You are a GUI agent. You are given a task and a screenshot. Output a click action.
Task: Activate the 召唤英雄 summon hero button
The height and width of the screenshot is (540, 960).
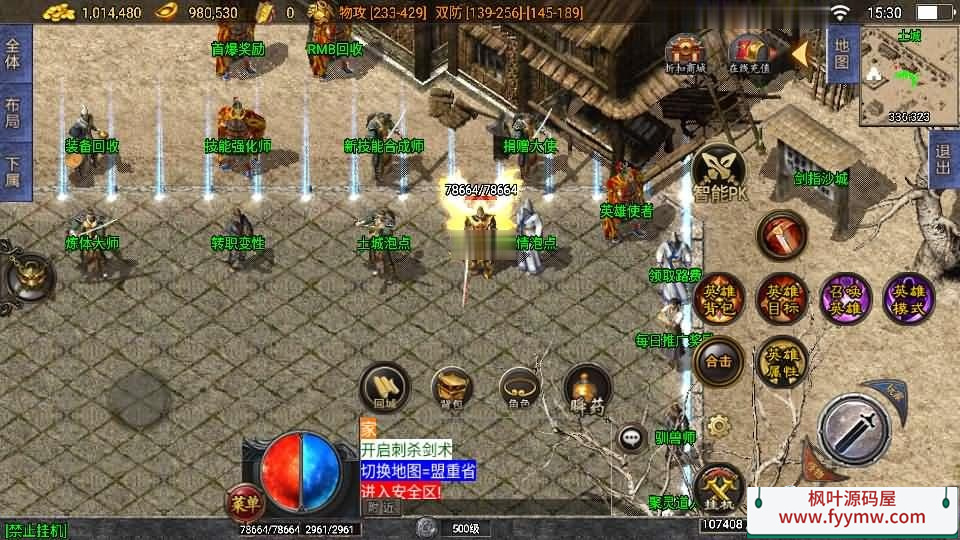pos(845,298)
